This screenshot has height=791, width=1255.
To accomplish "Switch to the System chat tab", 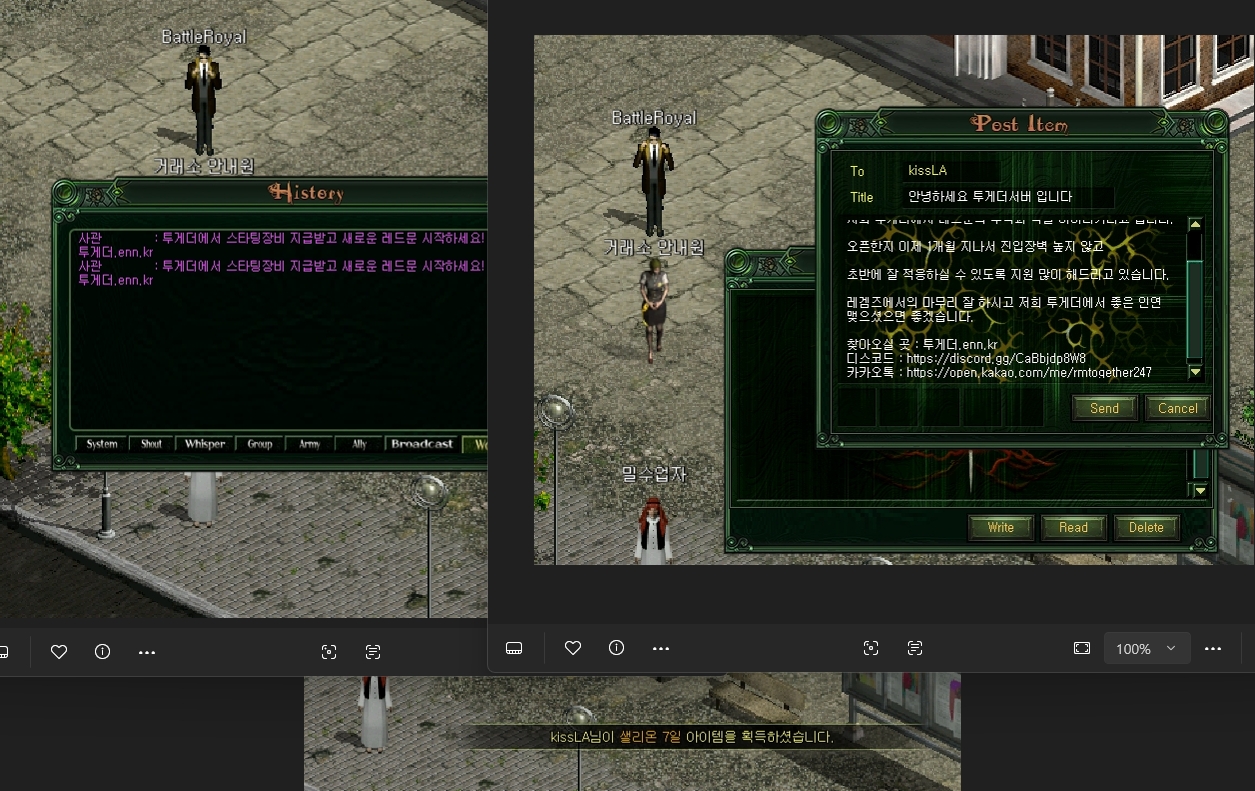I will coord(102,444).
